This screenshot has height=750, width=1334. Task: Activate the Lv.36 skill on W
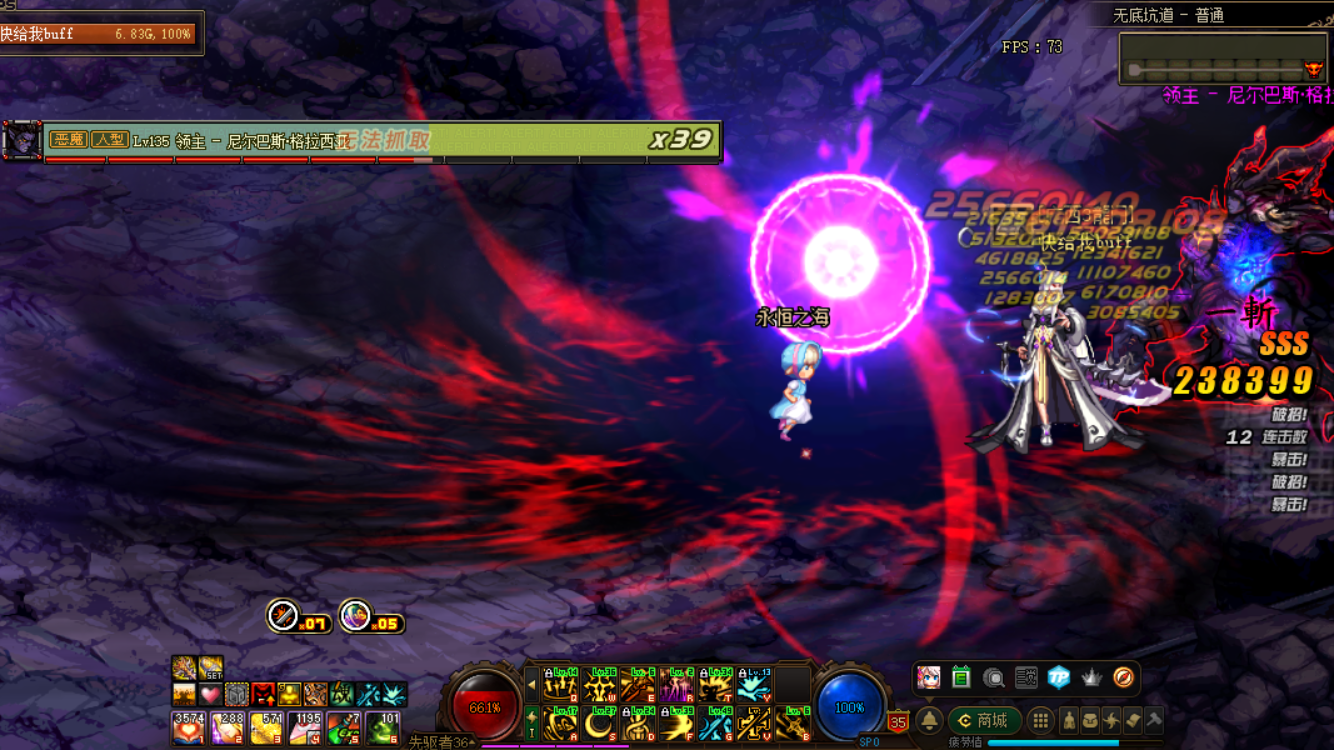(x=600, y=685)
